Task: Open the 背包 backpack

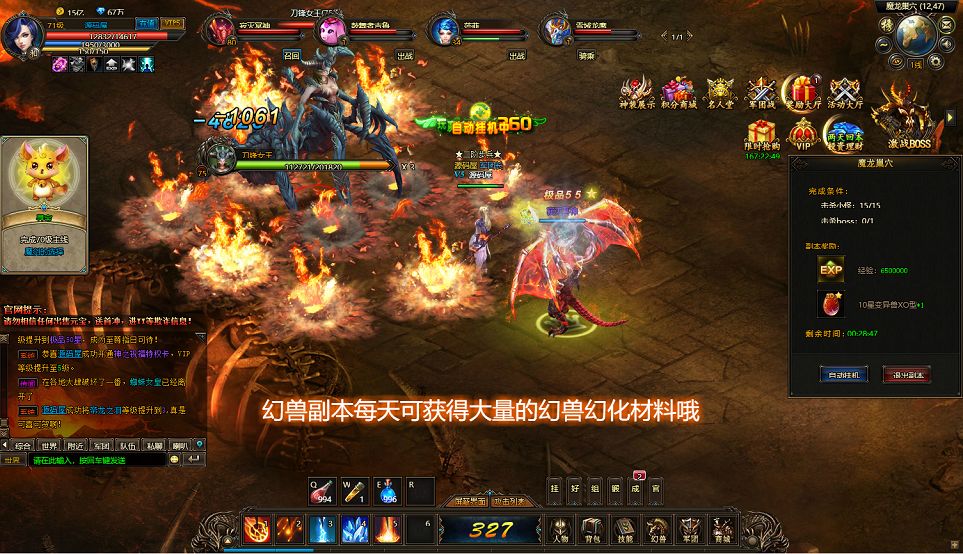Action: point(592,528)
